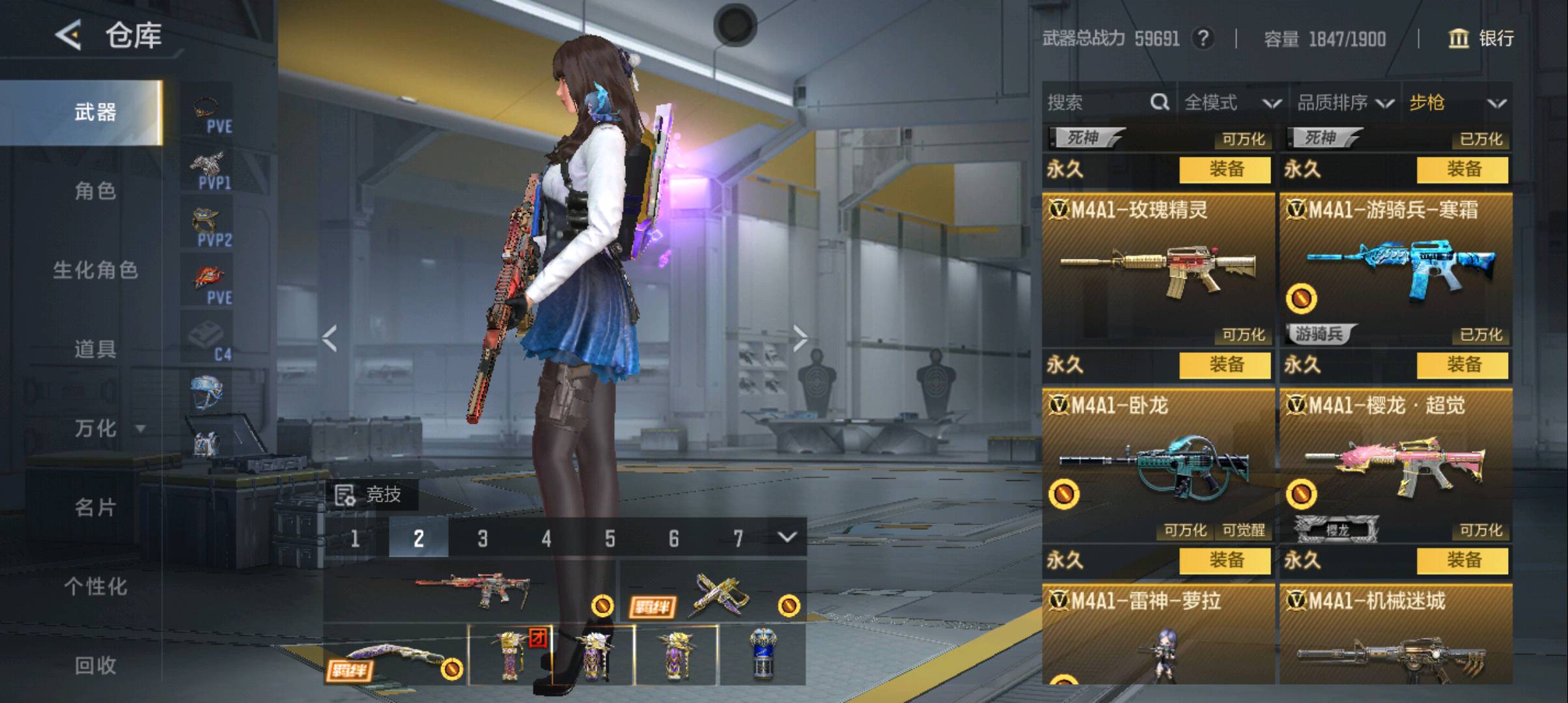Equip the M4A1-卧龙 with 装备 button
This screenshot has width=1568, height=703.
tap(1225, 560)
